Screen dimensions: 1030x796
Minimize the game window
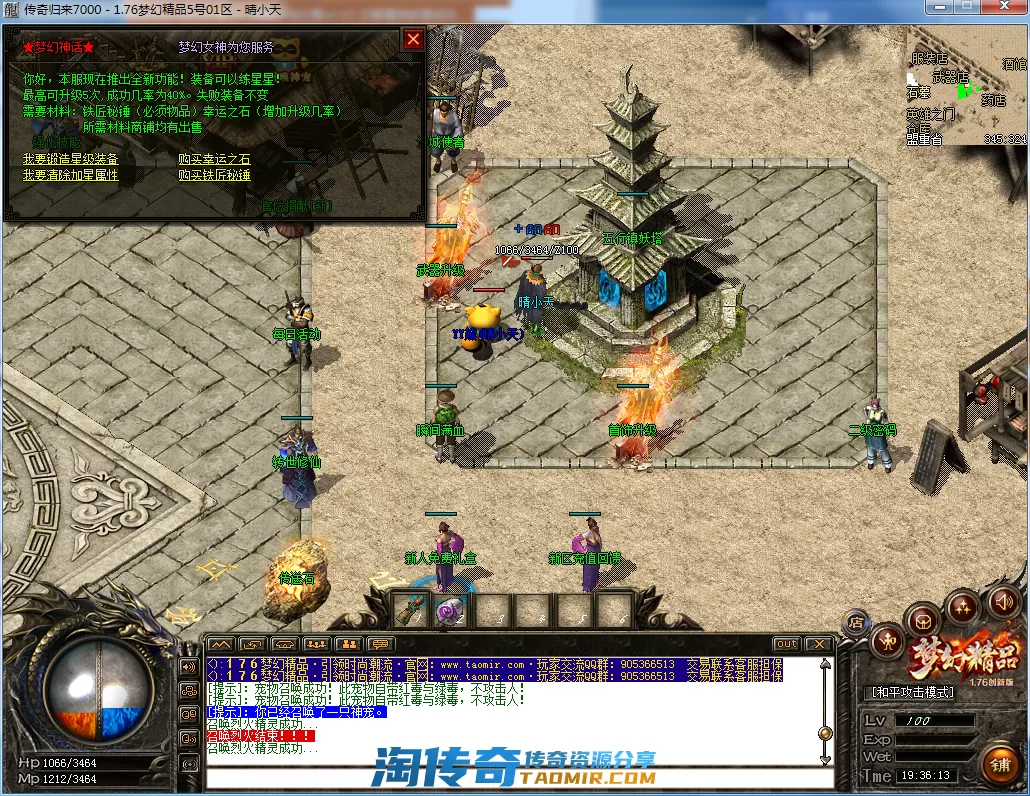[937, 7]
